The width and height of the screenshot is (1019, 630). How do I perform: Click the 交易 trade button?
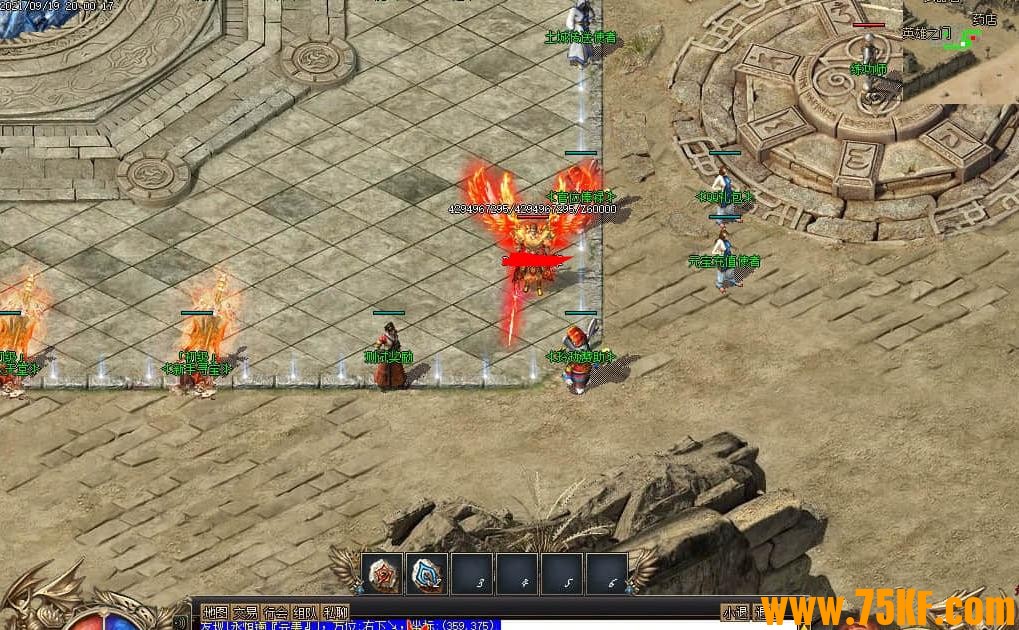point(245,612)
